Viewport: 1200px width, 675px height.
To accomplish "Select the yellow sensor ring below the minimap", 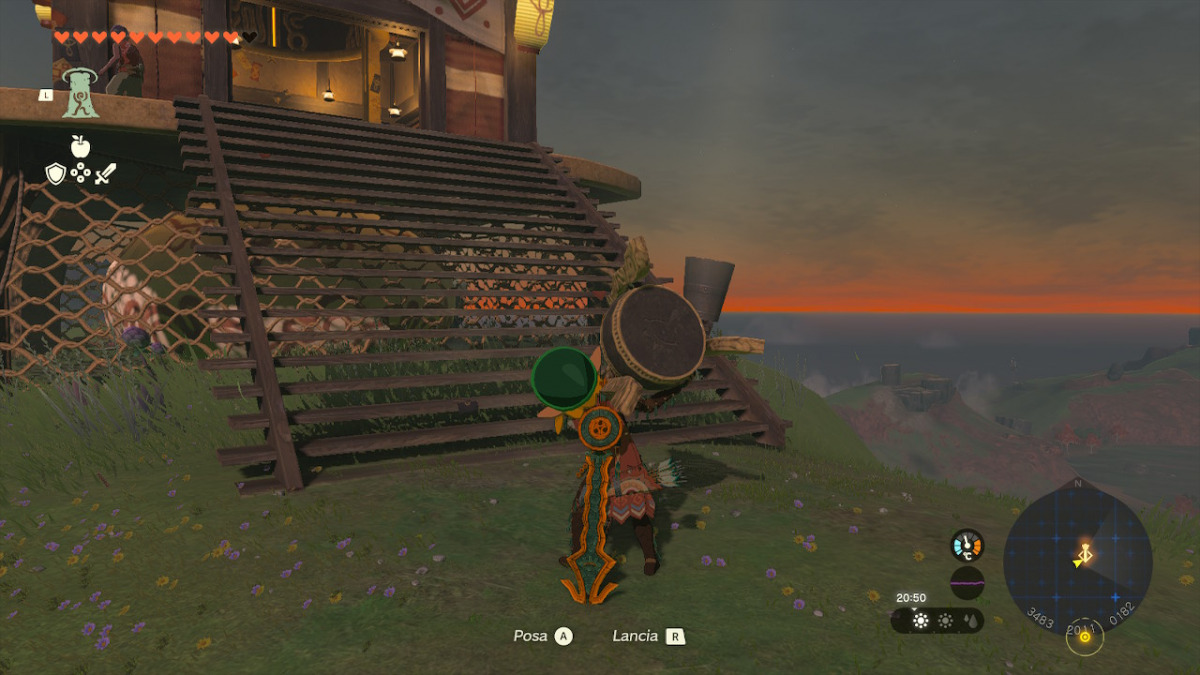I will click(1083, 637).
